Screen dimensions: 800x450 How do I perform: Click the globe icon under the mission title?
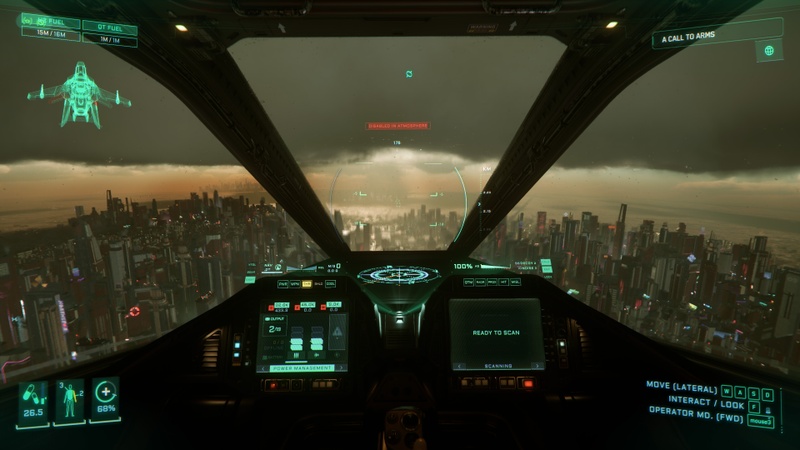(x=768, y=51)
